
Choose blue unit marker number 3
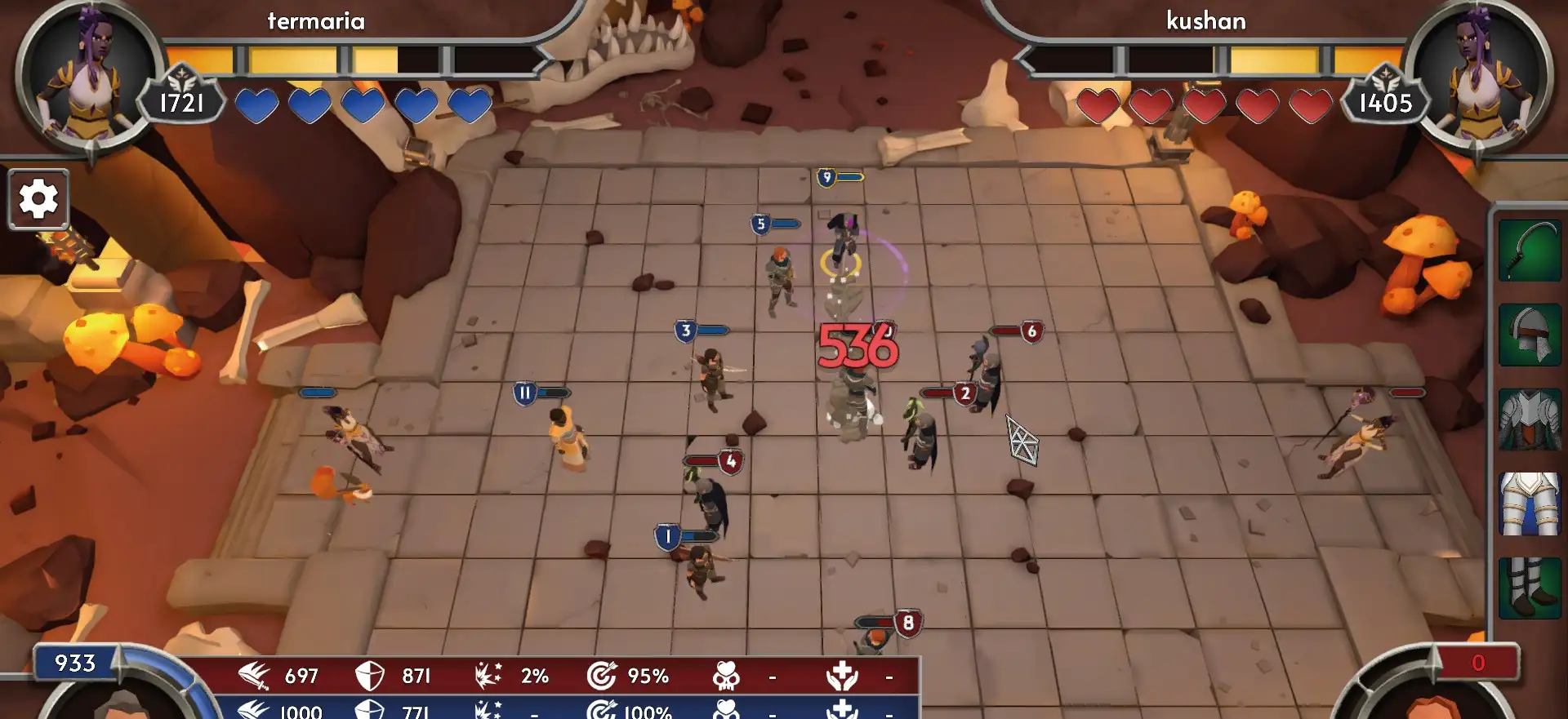[686, 331]
